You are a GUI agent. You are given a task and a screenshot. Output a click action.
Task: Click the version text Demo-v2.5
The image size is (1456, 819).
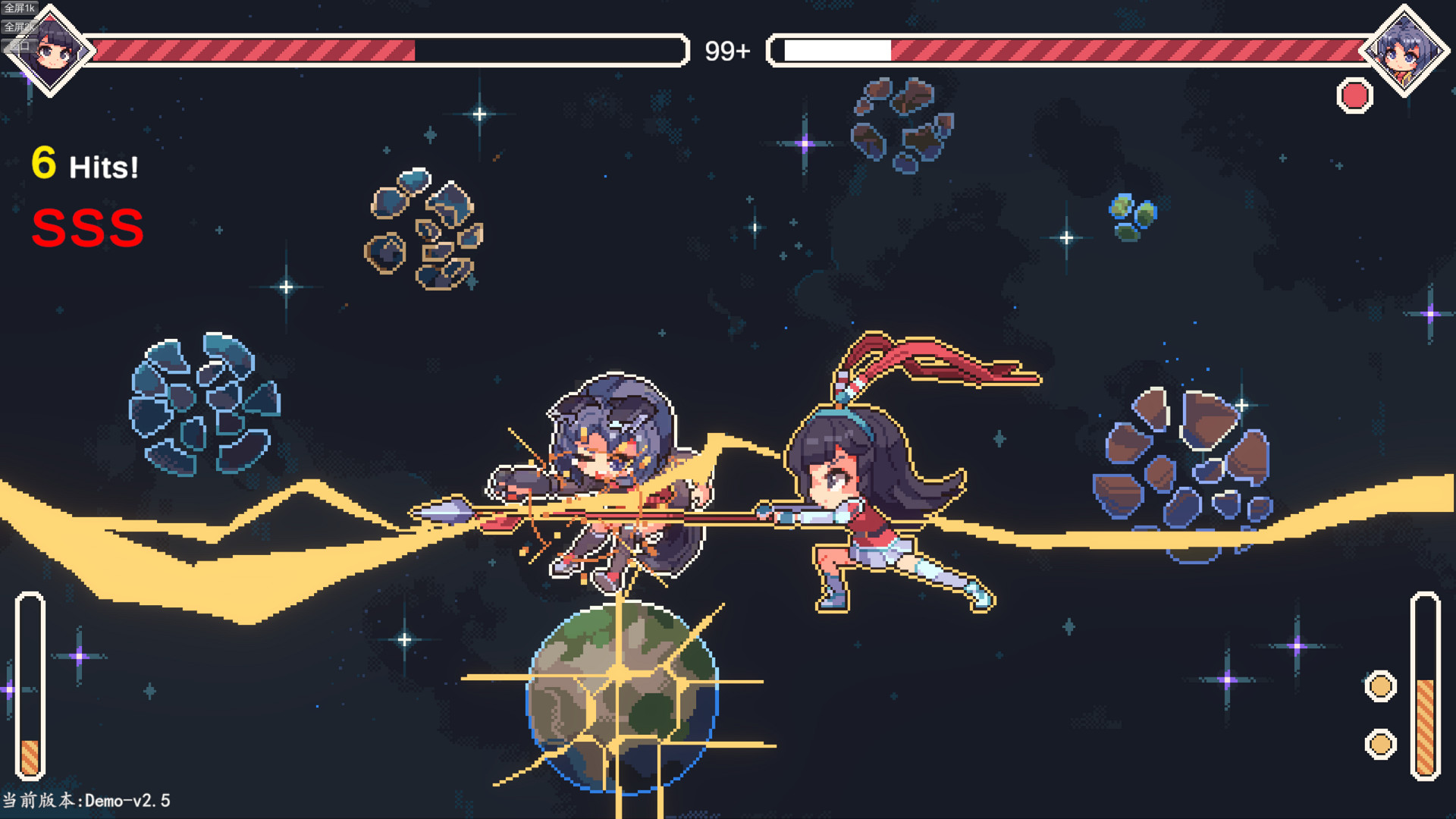tap(87, 799)
